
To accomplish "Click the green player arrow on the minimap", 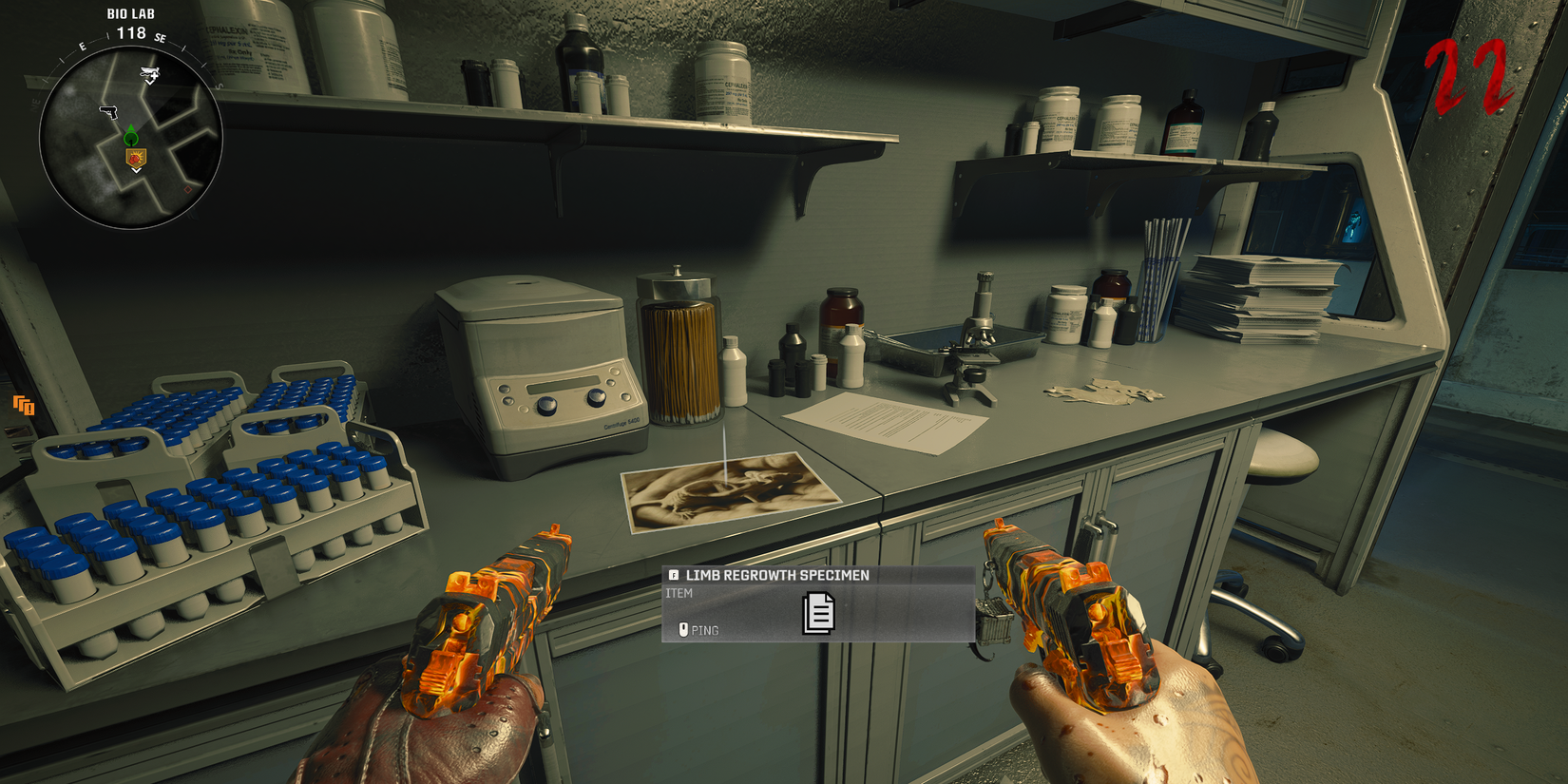I will tap(131, 135).
